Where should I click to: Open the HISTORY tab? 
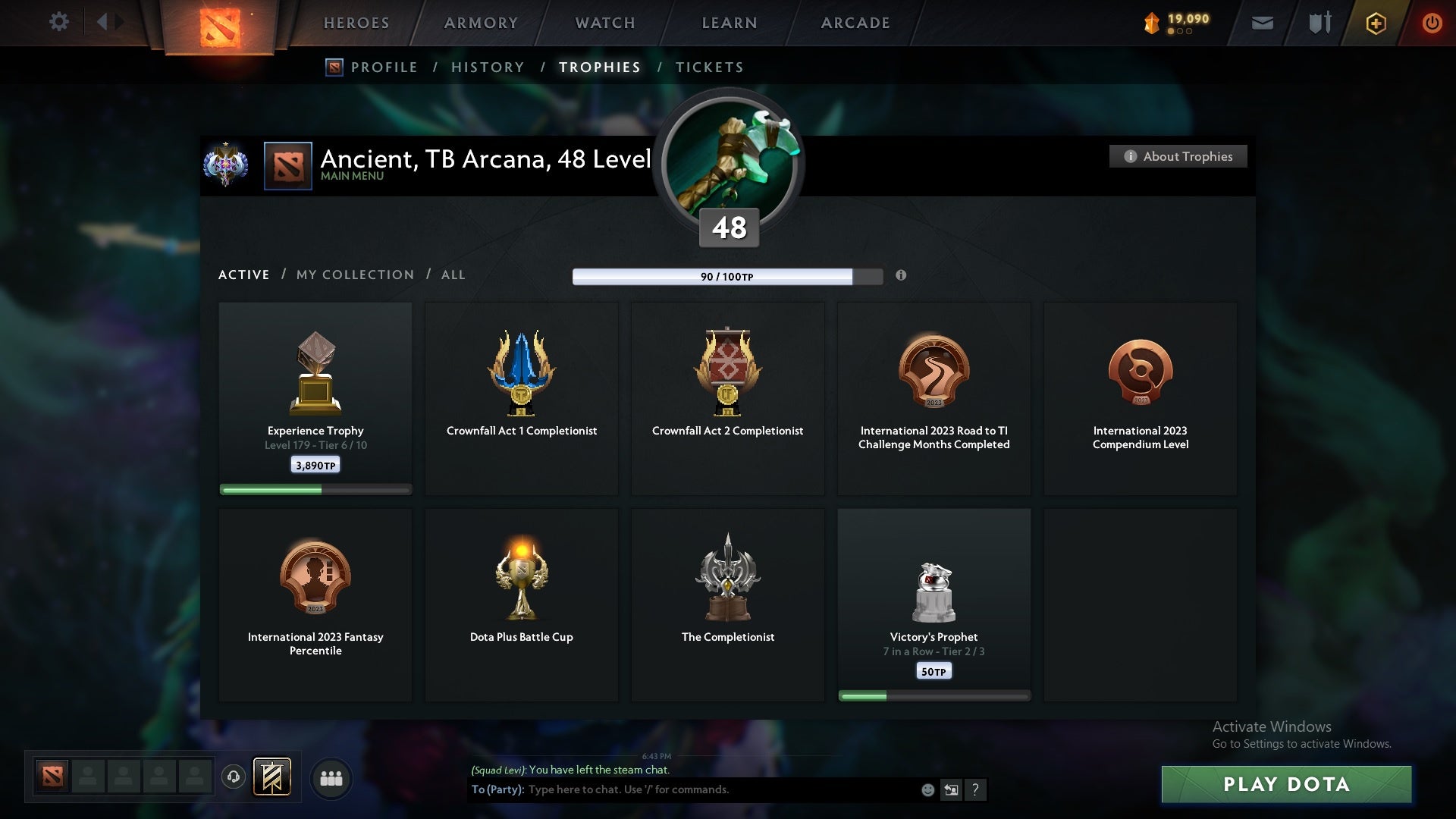[486, 67]
